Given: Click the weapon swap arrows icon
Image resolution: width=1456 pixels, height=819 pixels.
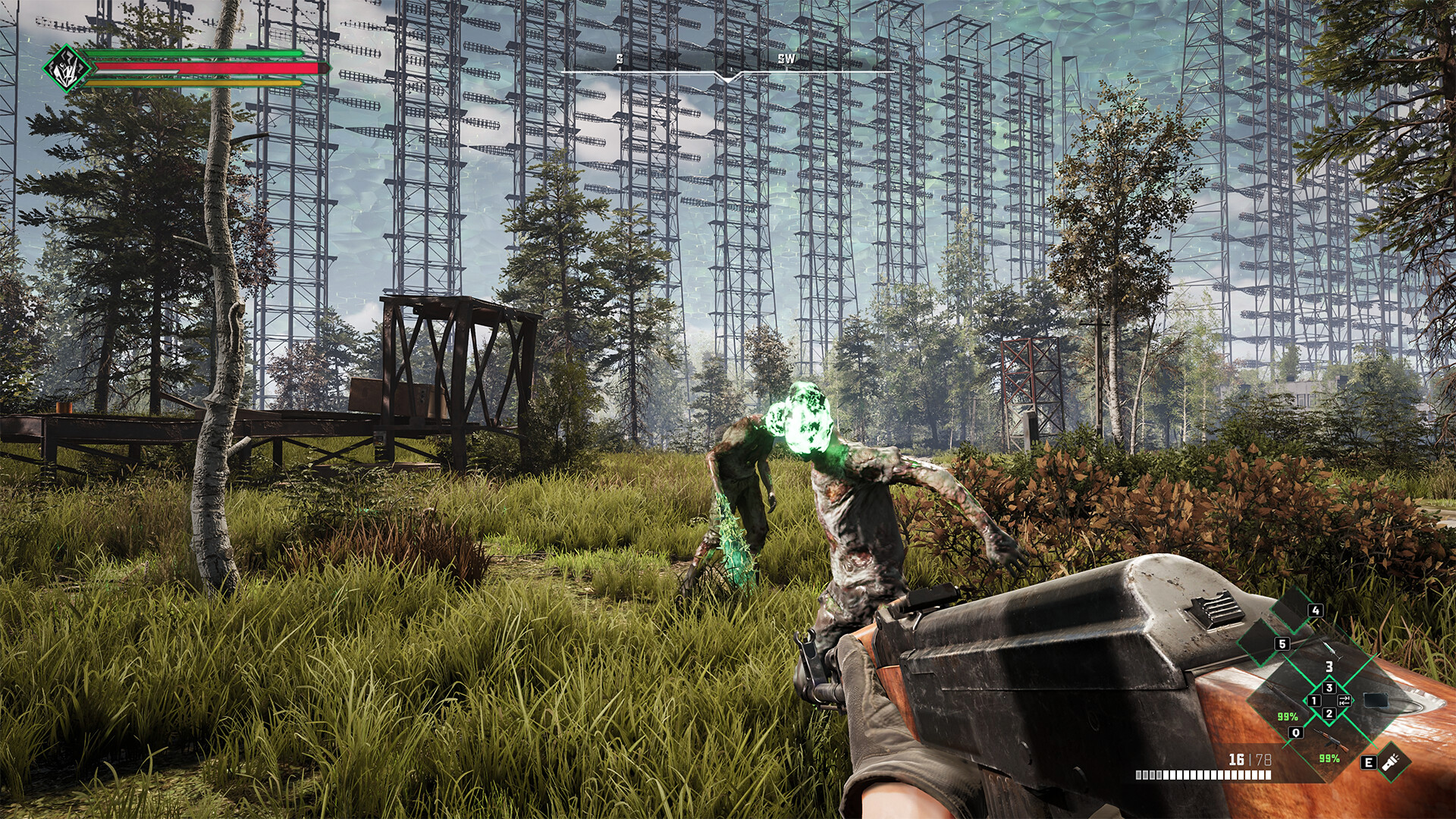Looking at the screenshot, I should (1344, 701).
